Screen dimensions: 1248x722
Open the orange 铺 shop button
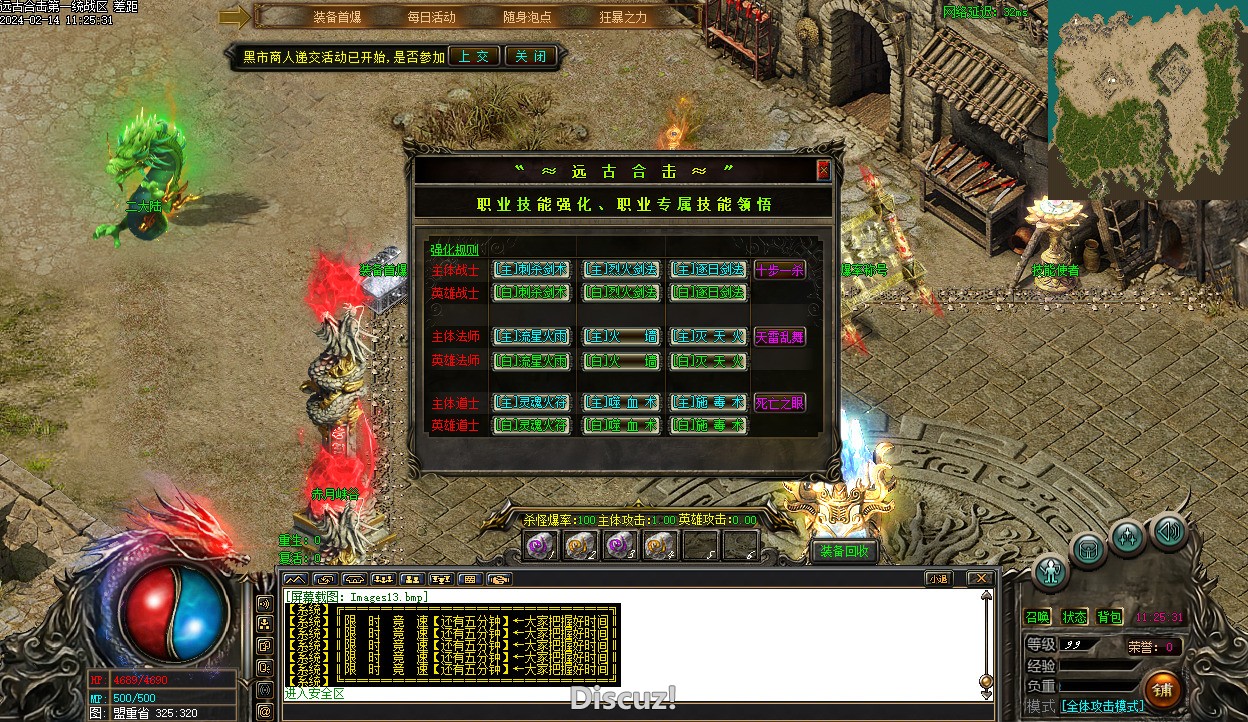click(1163, 688)
